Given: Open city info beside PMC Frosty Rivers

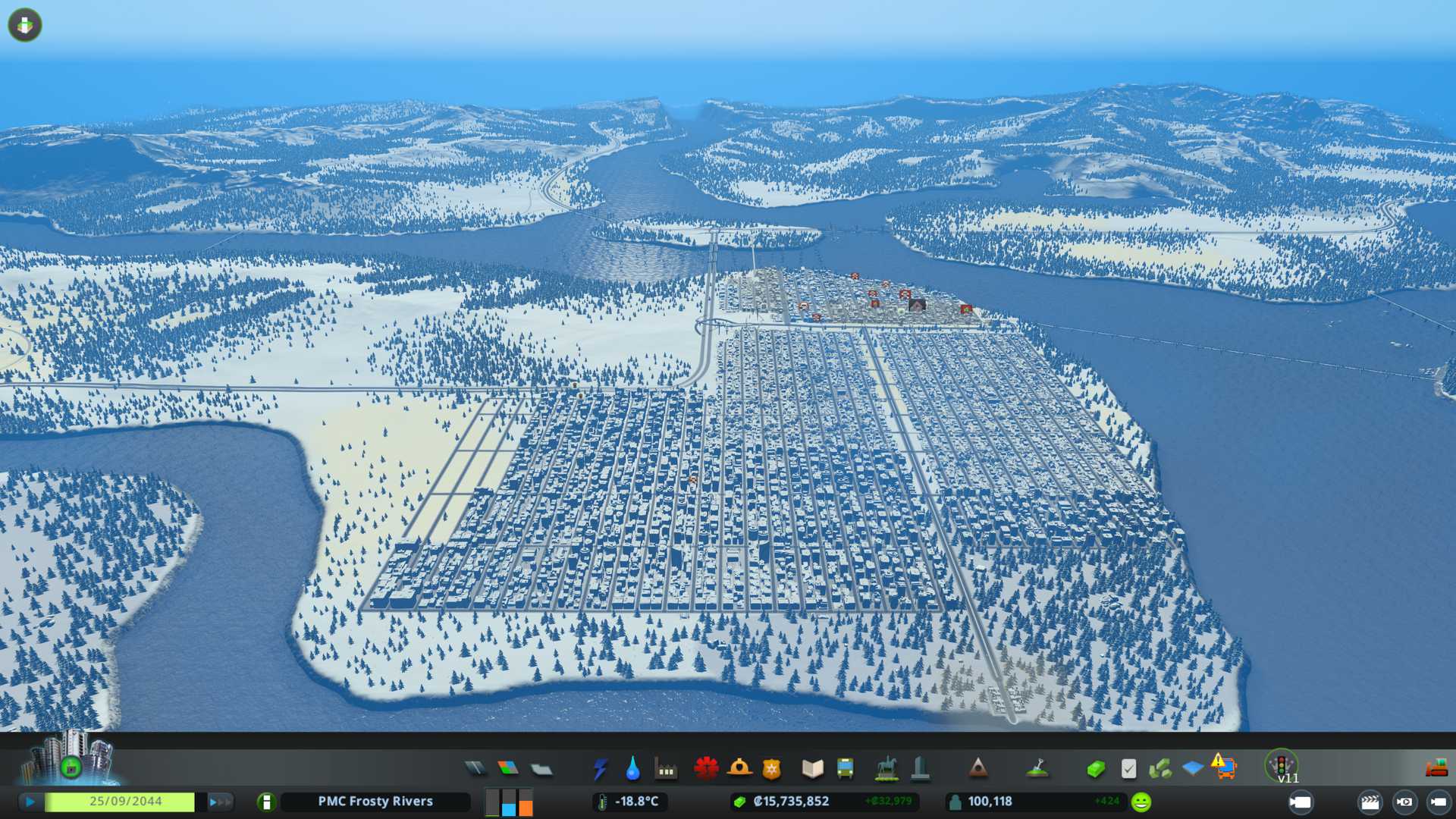Looking at the screenshot, I should pyautogui.click(x=266, y=802).
